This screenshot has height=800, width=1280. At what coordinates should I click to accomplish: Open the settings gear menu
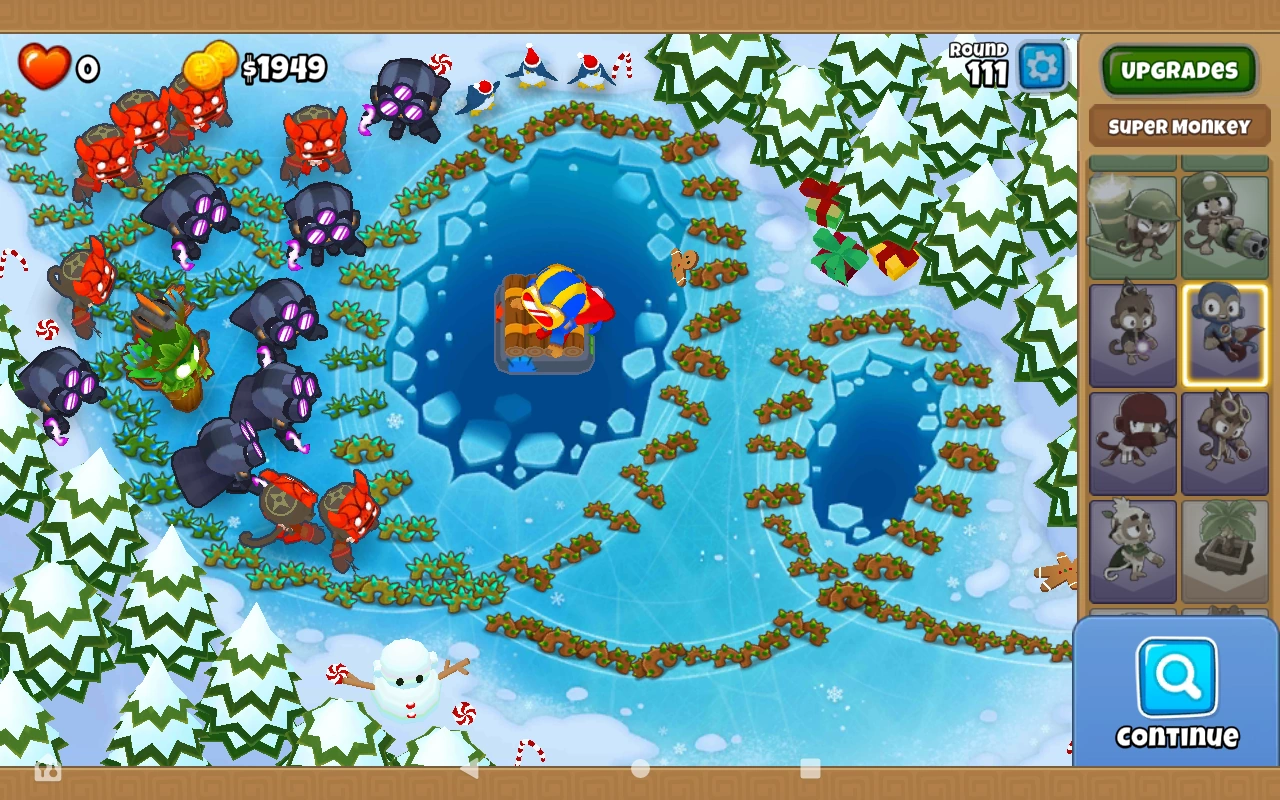[x=1042, y=64]
